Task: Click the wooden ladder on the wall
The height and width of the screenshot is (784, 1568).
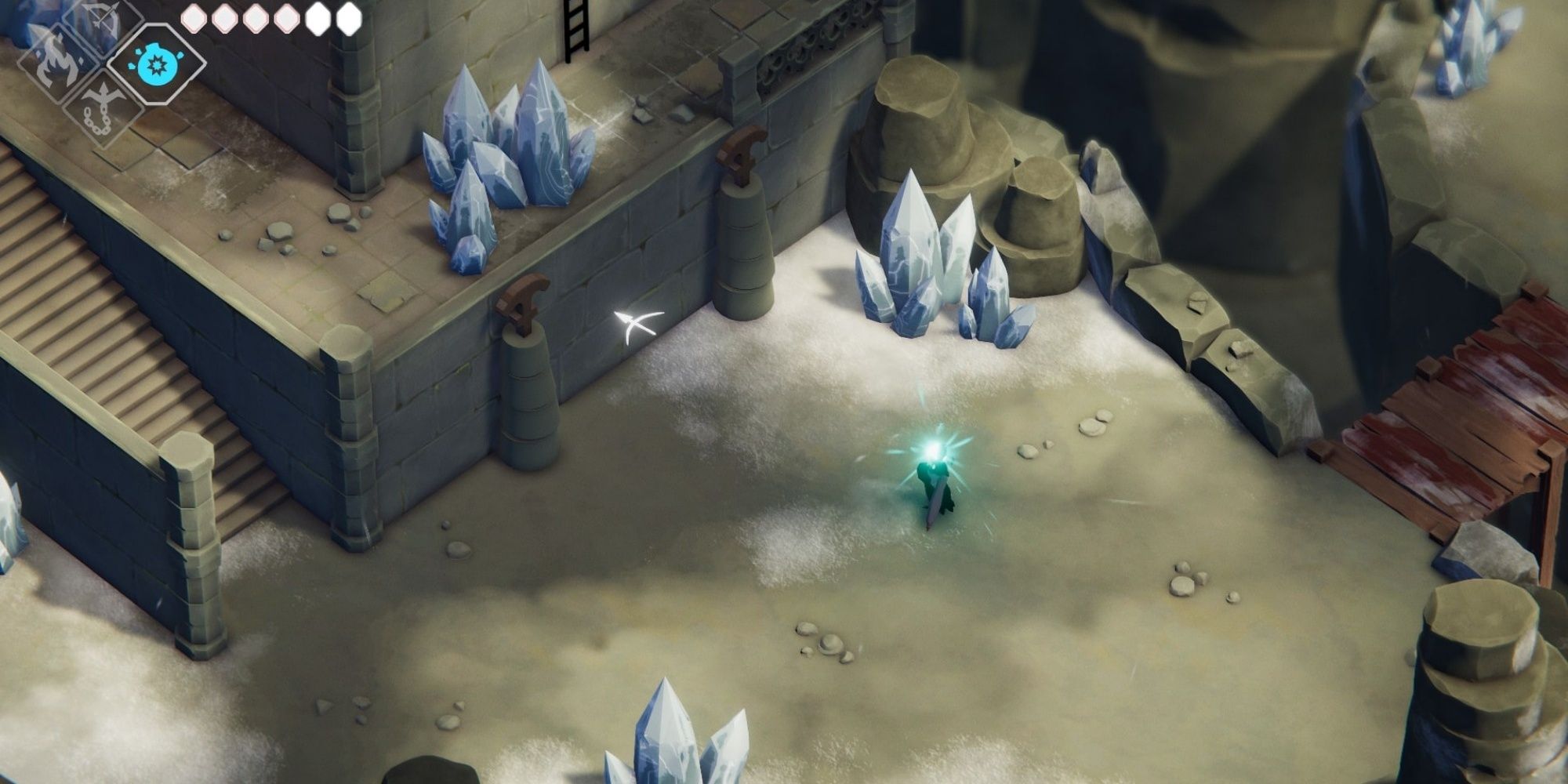Action: [576, 27]
